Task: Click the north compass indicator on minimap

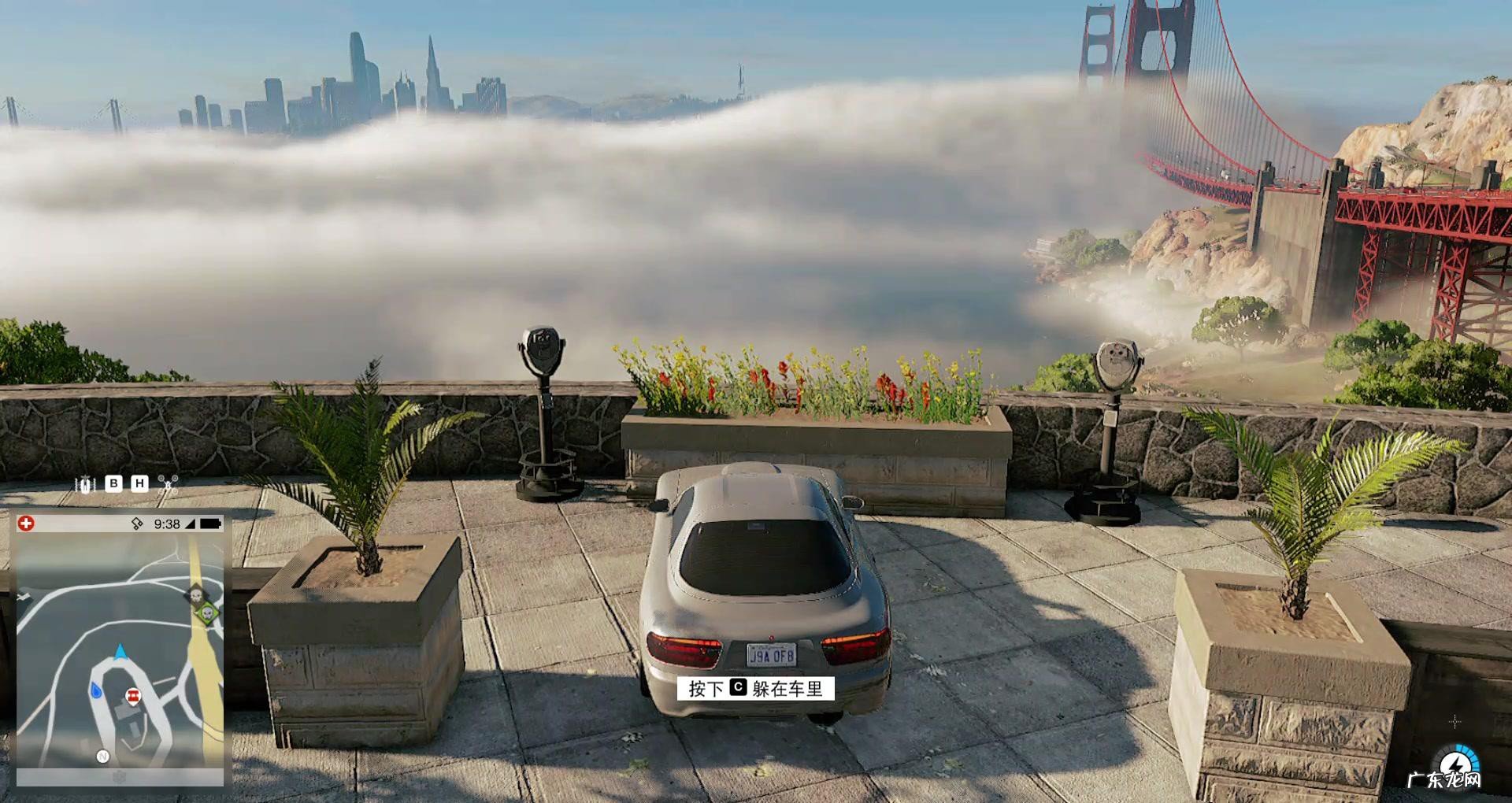Action: click(102, 757)
